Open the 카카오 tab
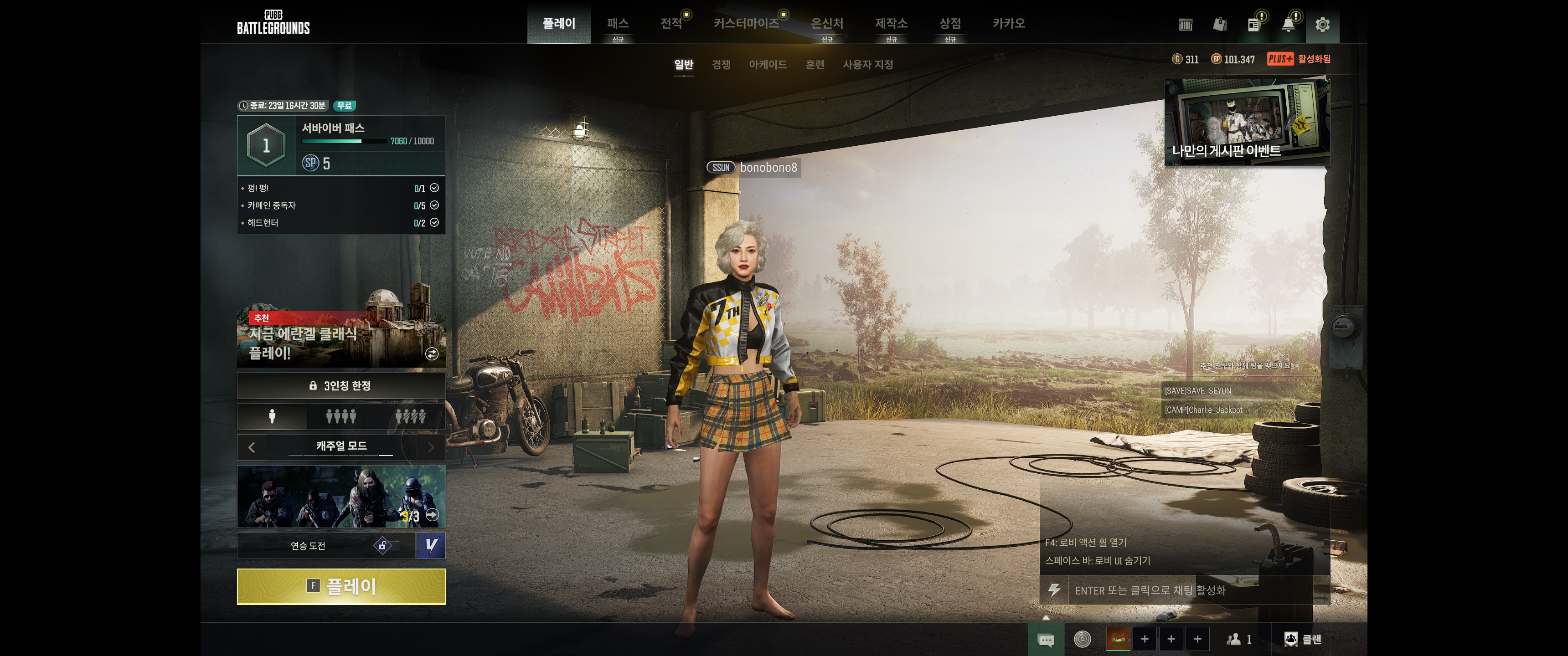 1009,24
